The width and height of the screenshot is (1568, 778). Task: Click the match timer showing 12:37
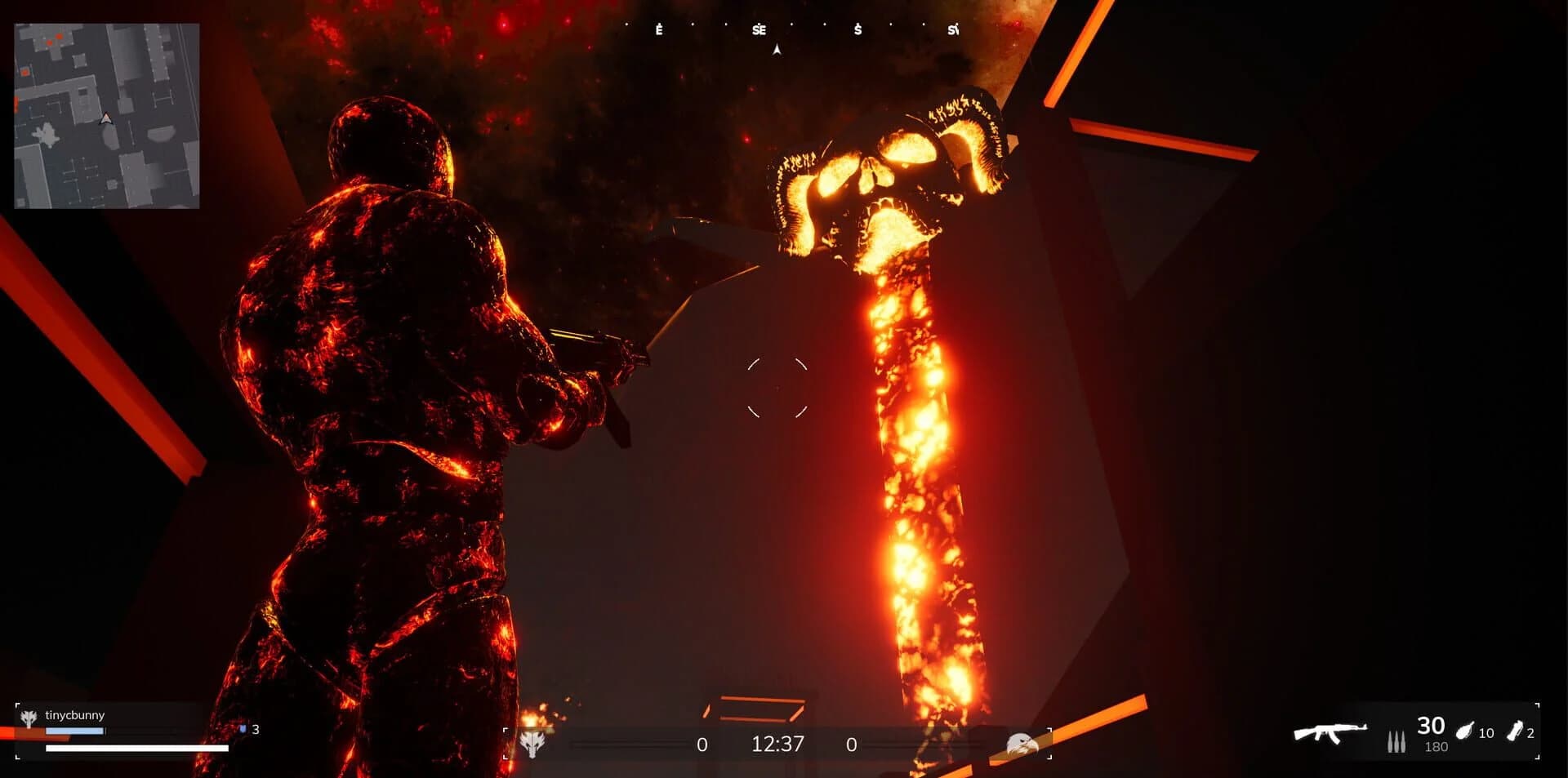point(776,744)
